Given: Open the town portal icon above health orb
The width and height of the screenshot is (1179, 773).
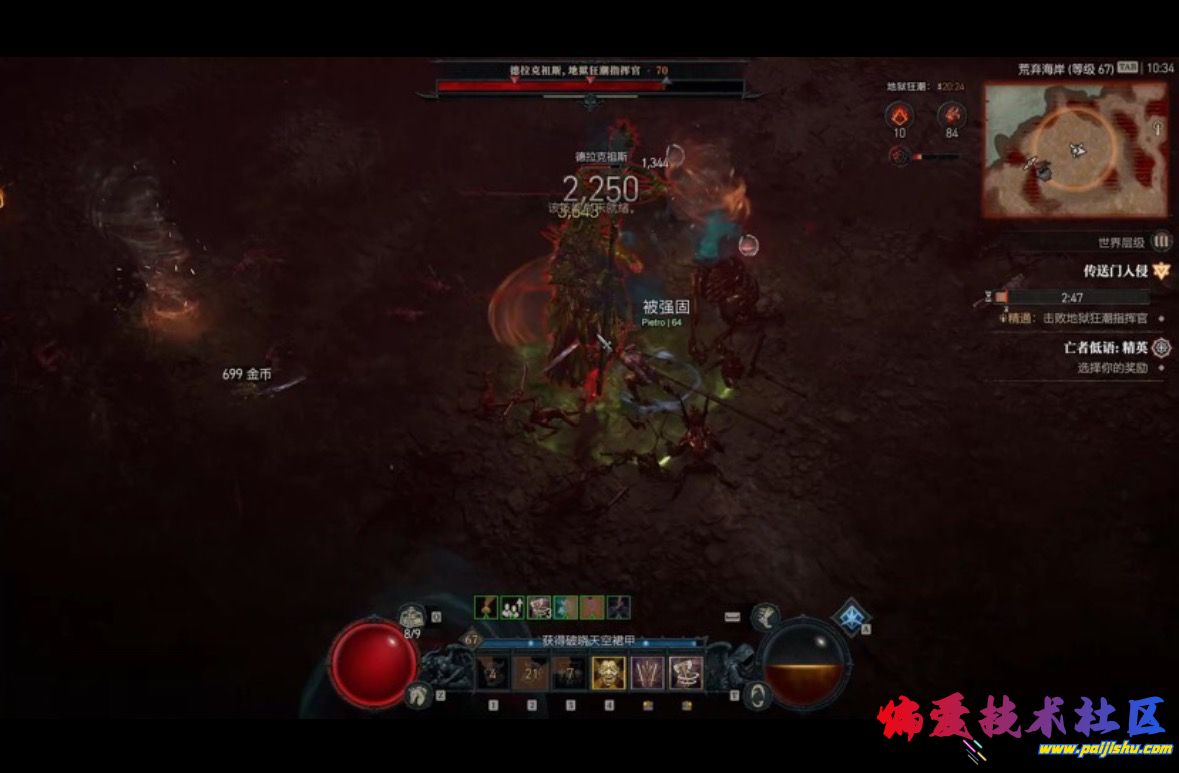Looking at the screenshot, I should pos(412,616).
